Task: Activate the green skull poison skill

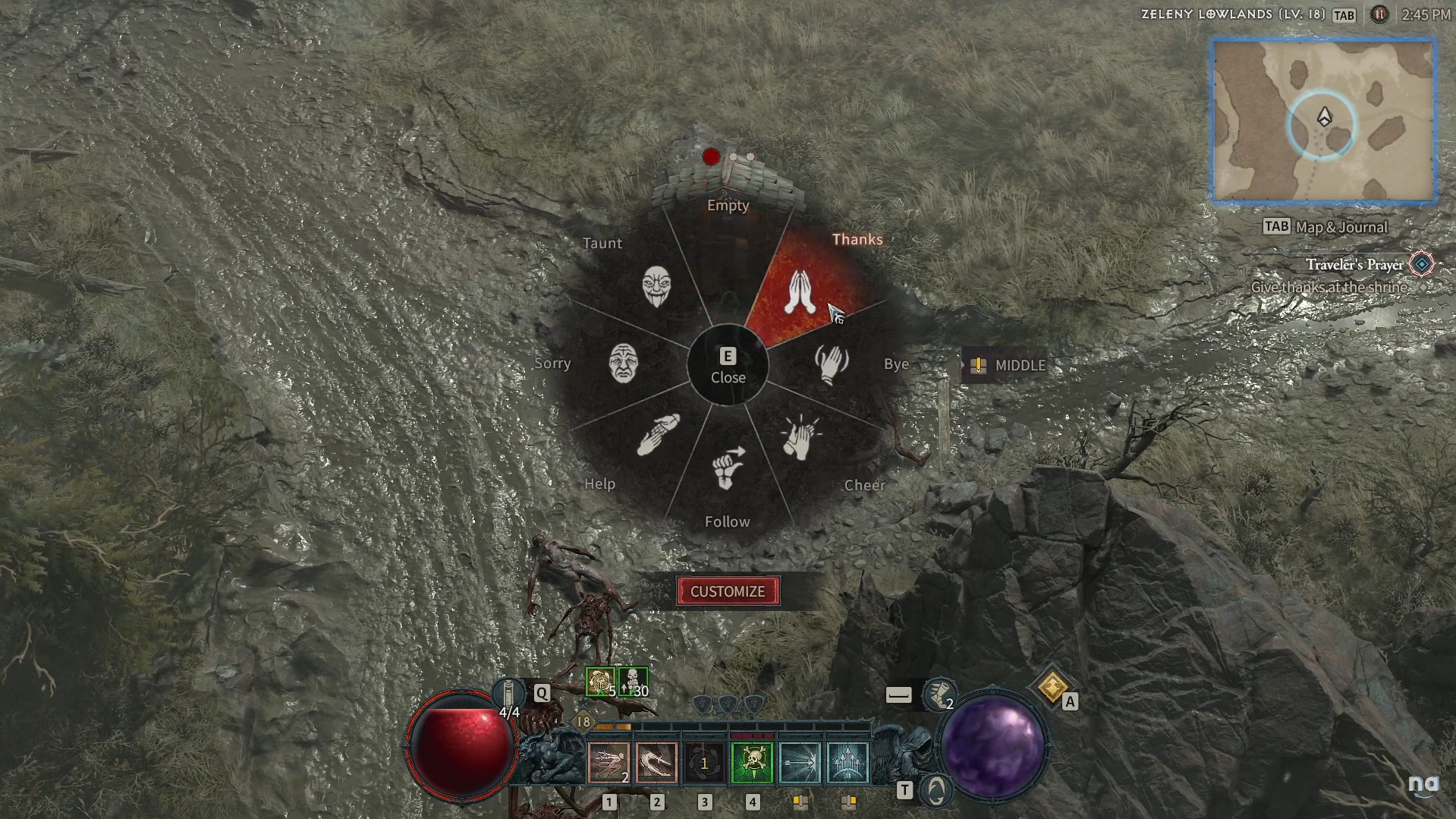Action: point(752,762)
